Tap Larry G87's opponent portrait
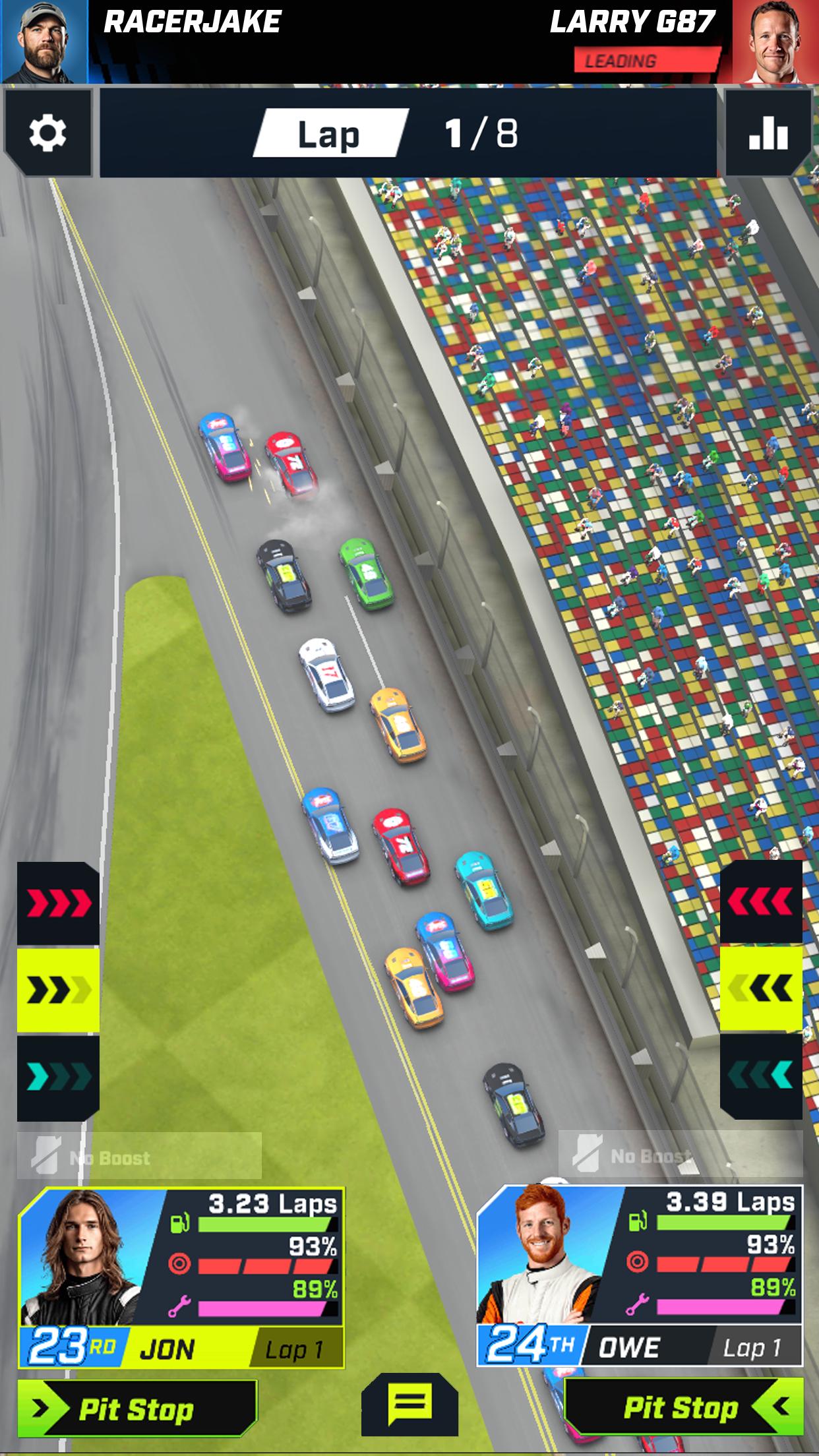The height and width of the screenshot is (1456, 819). click(775, 42)
